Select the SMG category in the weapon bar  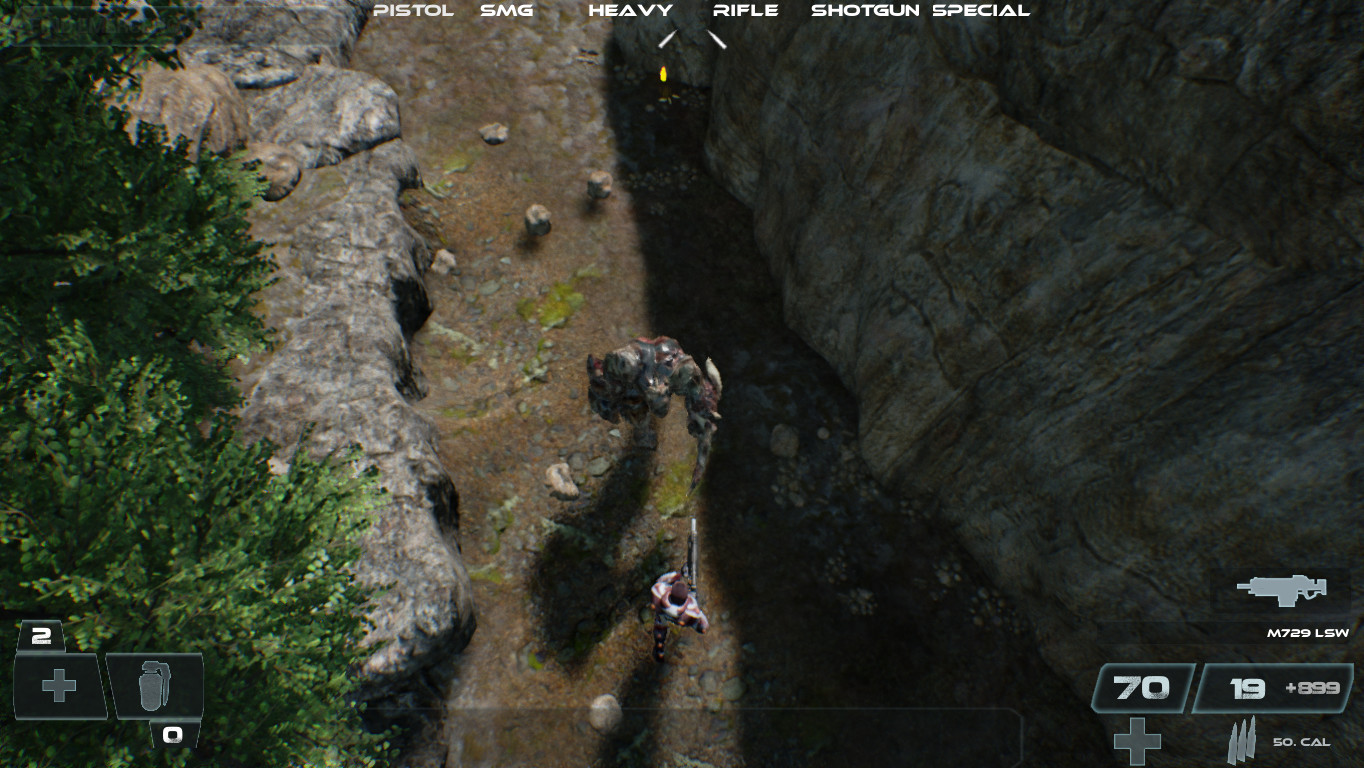[x=506, y=11]
